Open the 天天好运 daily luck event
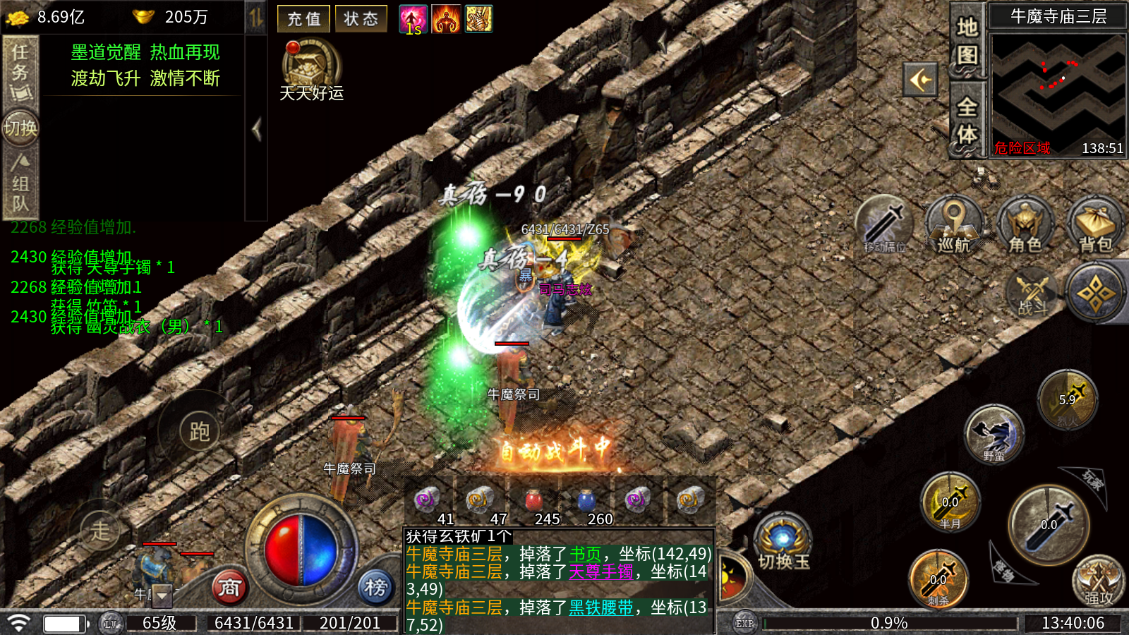 pyautogui.click(x=311, y=68)
